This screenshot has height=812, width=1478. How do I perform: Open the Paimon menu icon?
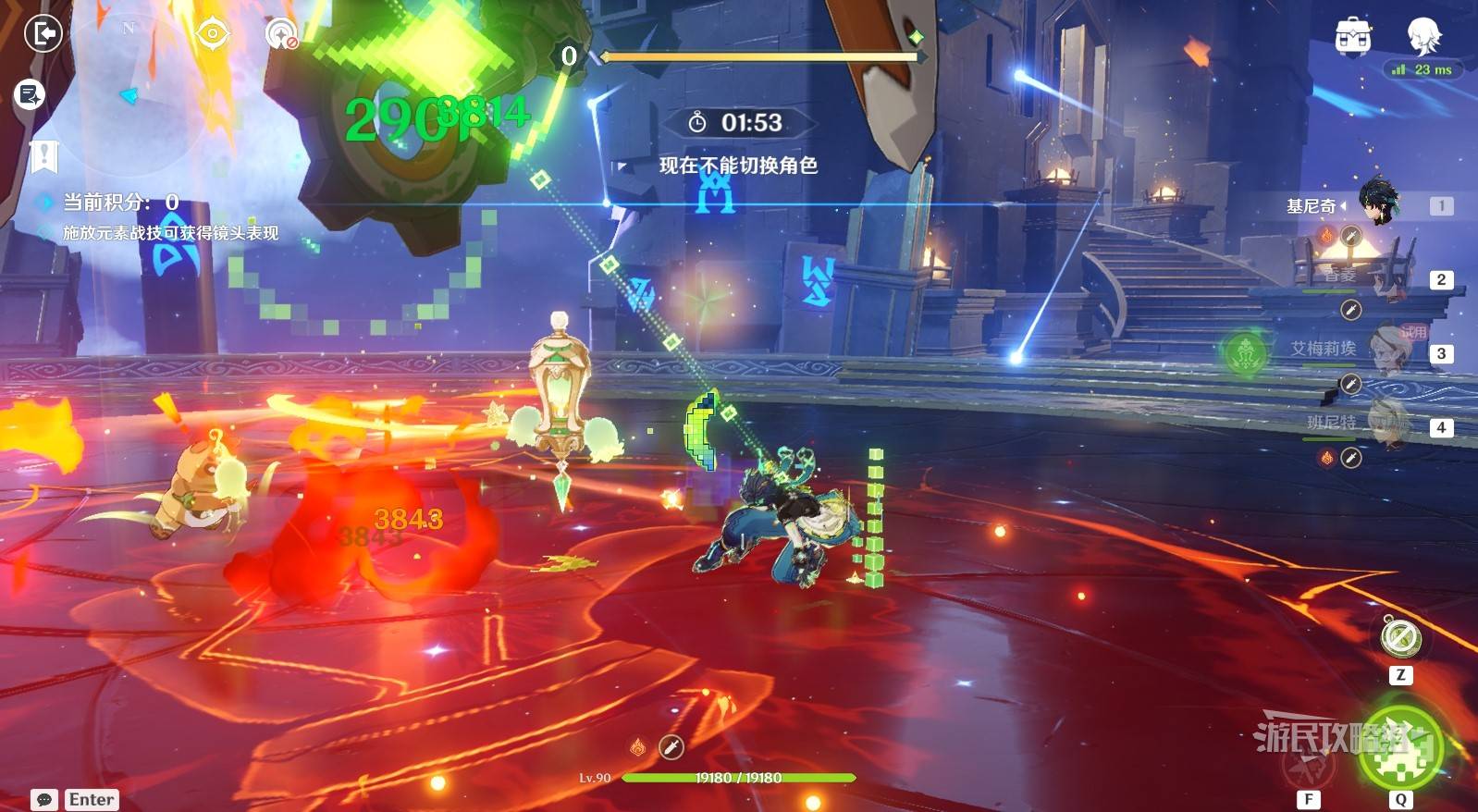point(1423,36)
